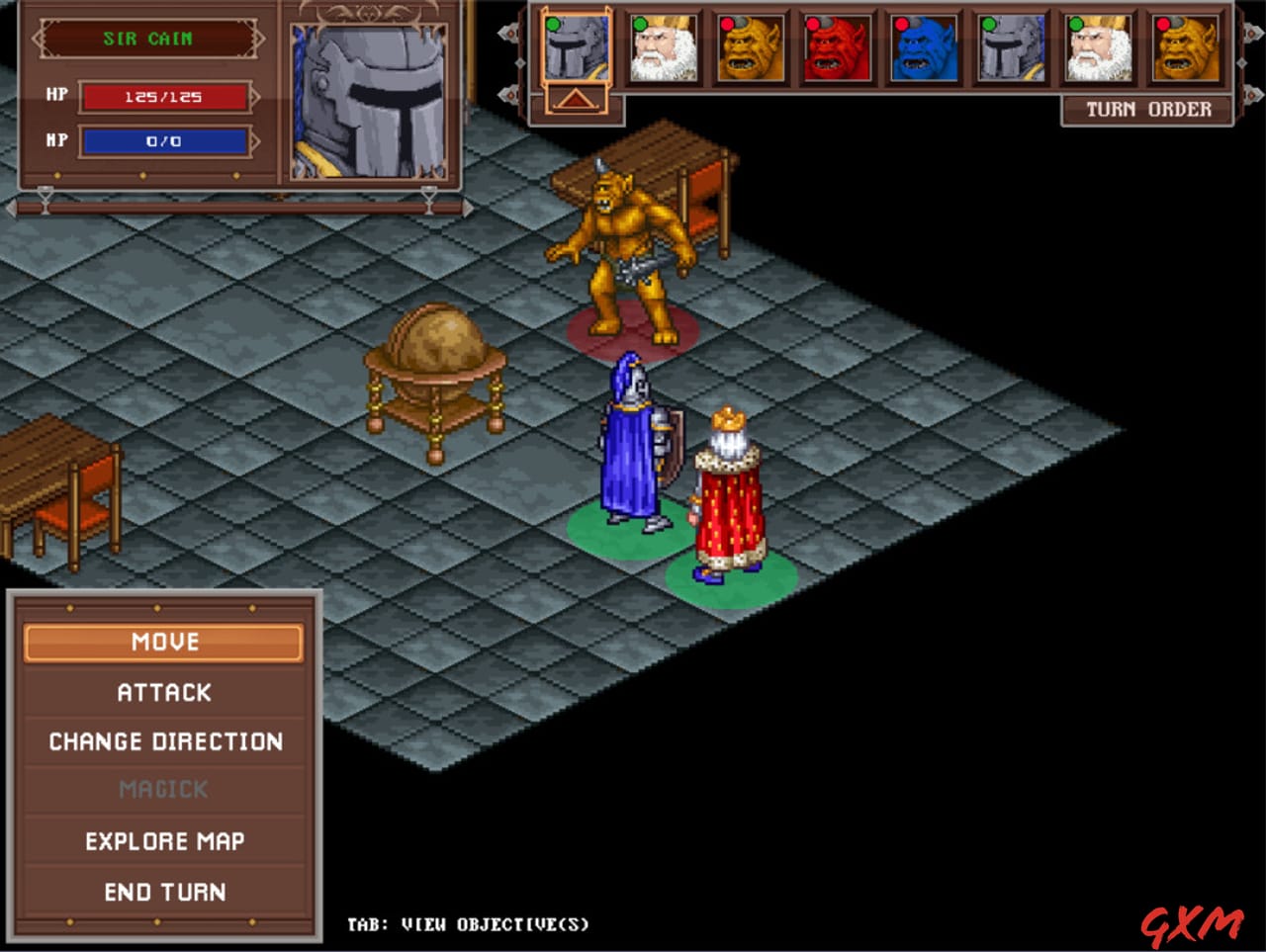Select the second knight portrait in turn order
This screenshot has width=1266, height=952.
pyautogui.click(x=1012, y=47)
